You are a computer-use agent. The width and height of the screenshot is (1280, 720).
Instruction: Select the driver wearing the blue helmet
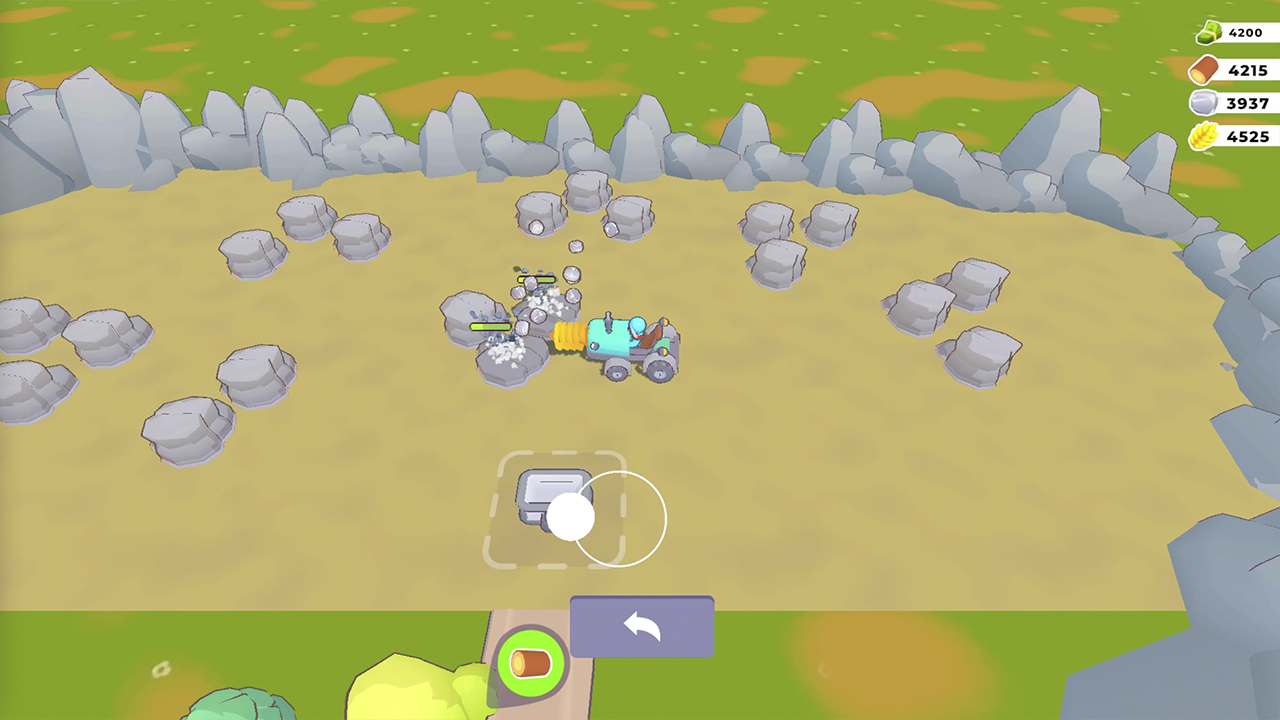637,327
